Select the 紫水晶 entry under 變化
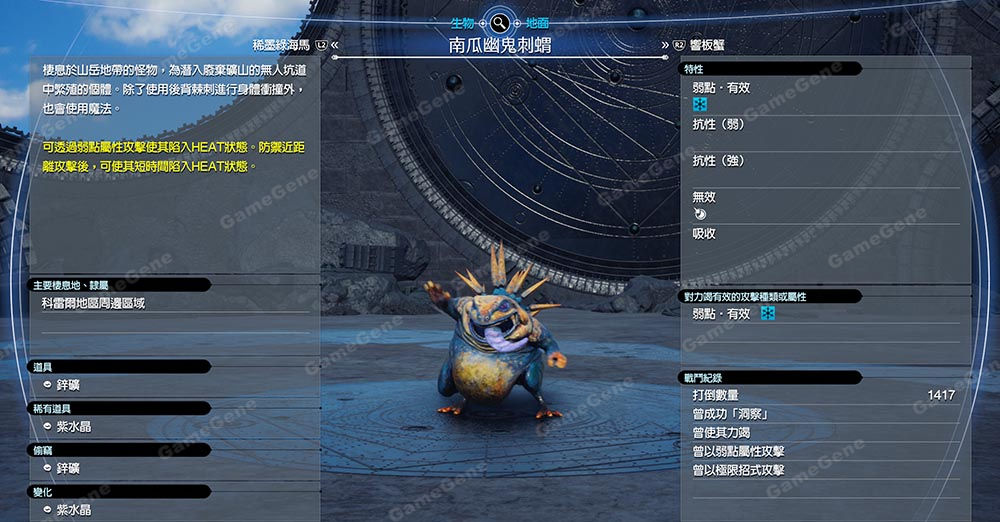 pyautogui.click(x=74, y=510)
